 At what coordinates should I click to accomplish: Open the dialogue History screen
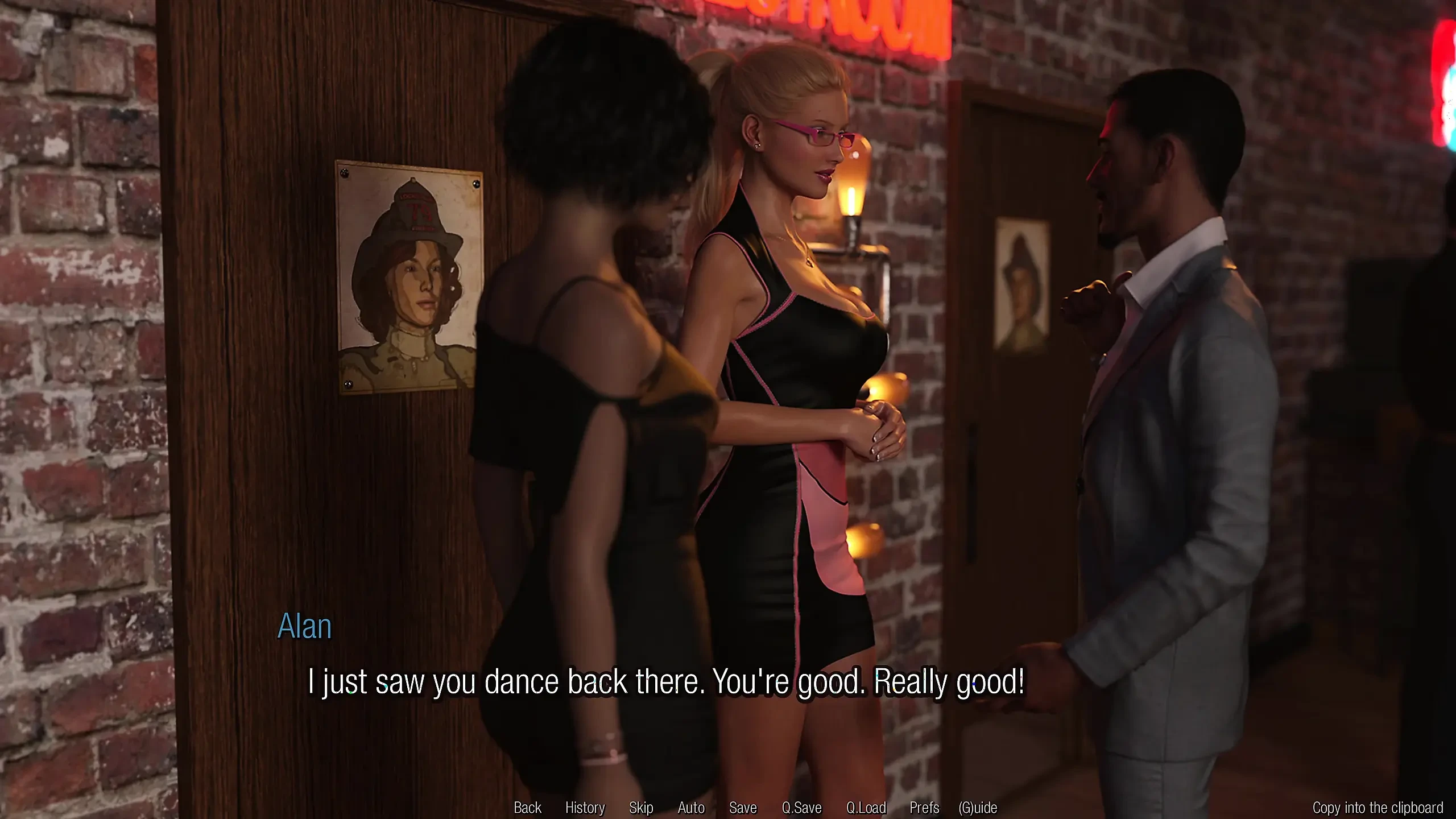pyautogui.click(x=585, y=808)
